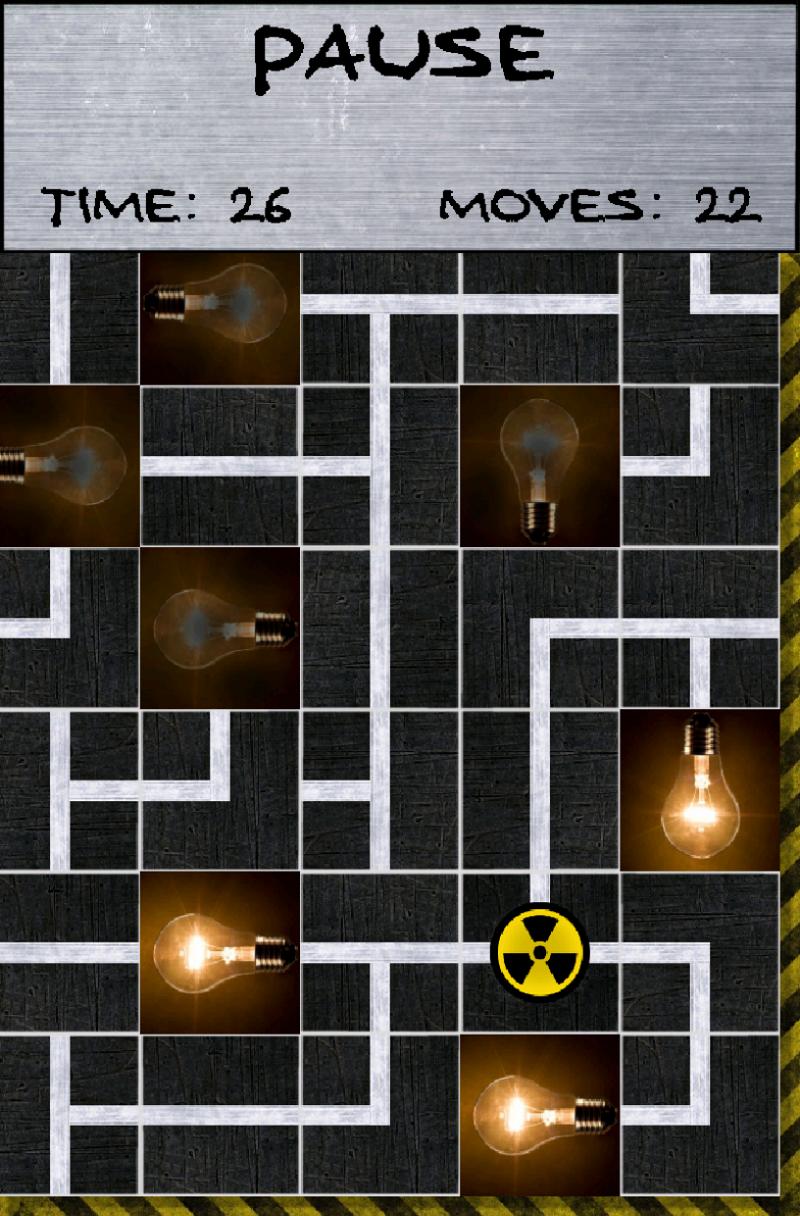Image resolution: width=800 pixels, height=1216 pixels.
Task: Tap the lit bulb with its base pointing up
Action: coord(699,790)
